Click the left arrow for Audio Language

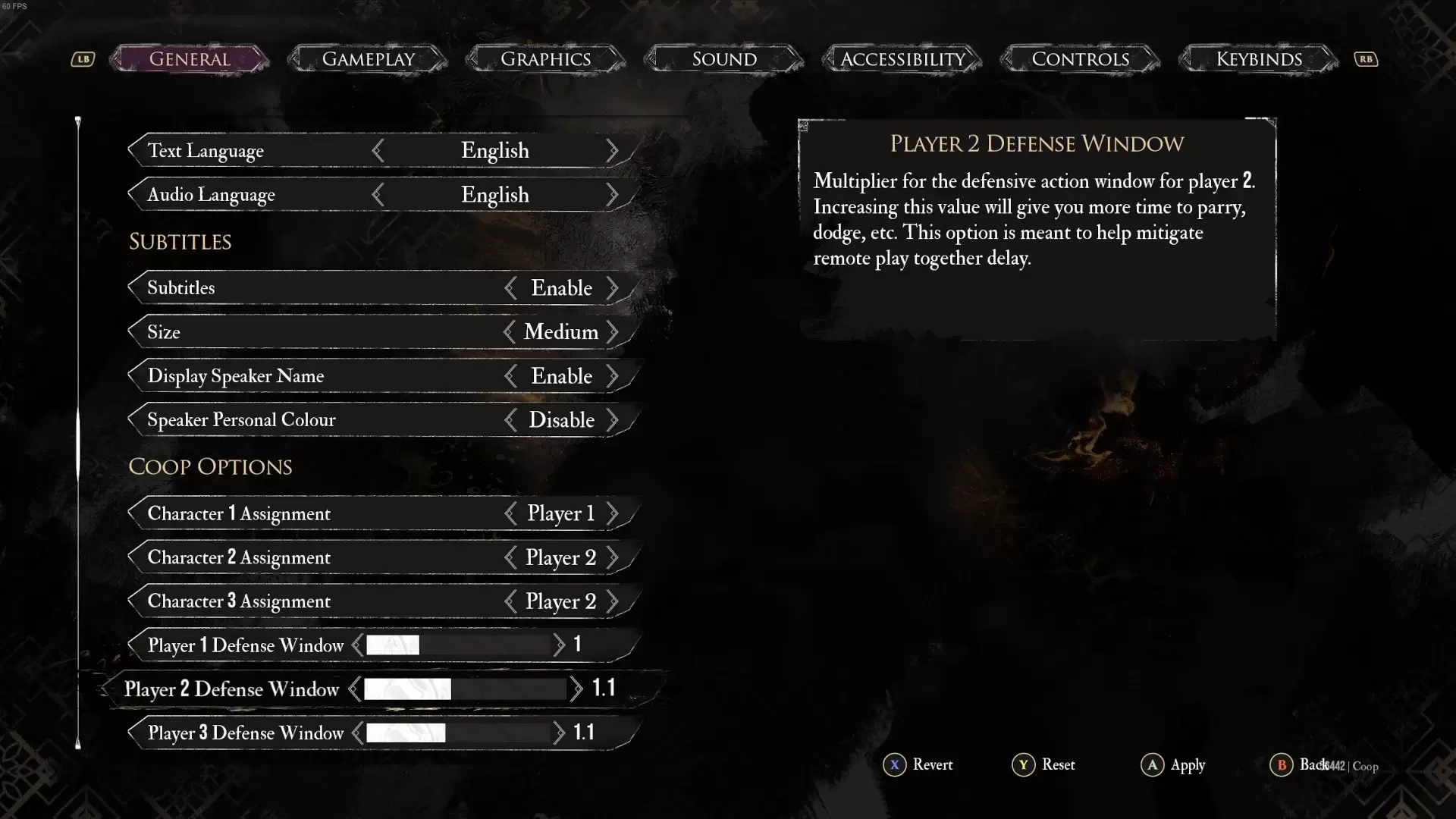[378, 195]
